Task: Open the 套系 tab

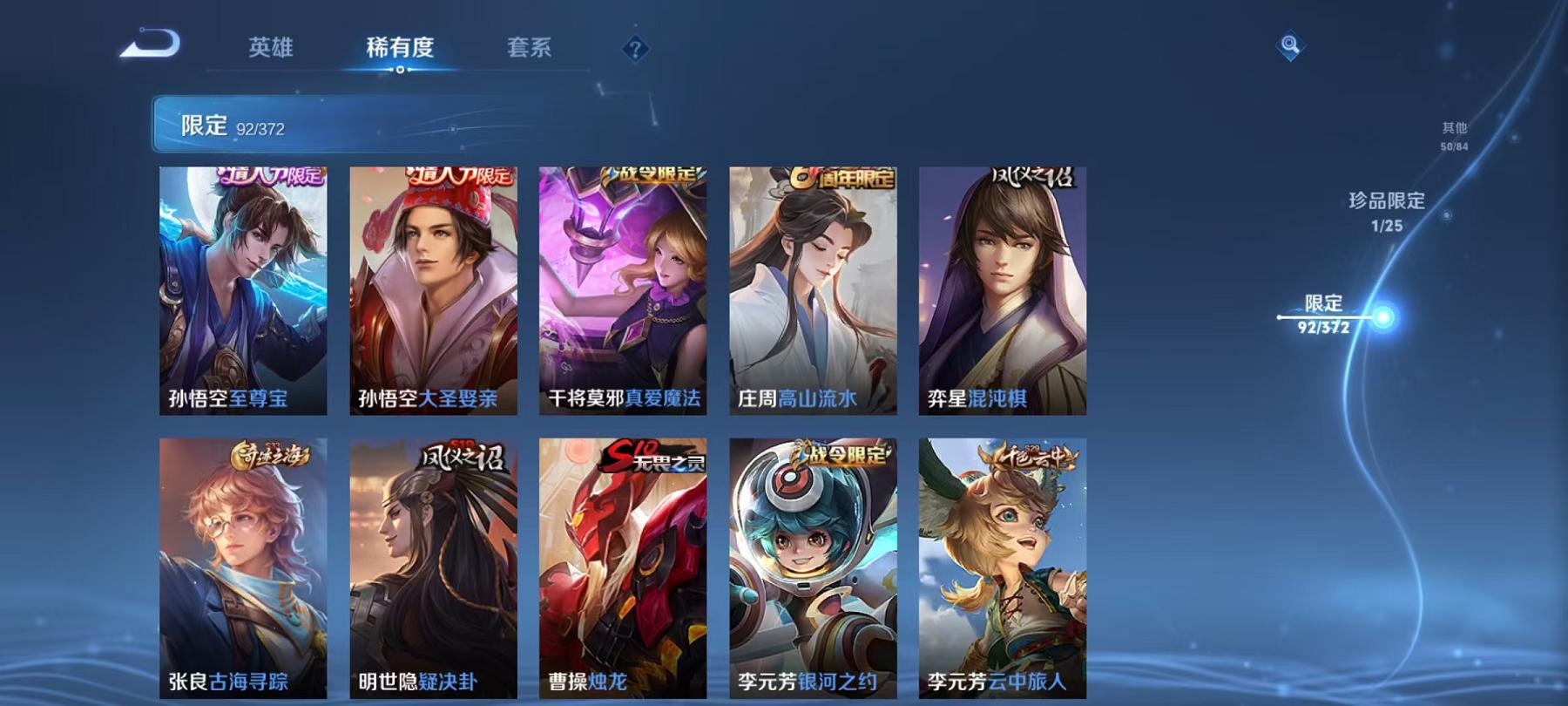Action: coord(531,49)
